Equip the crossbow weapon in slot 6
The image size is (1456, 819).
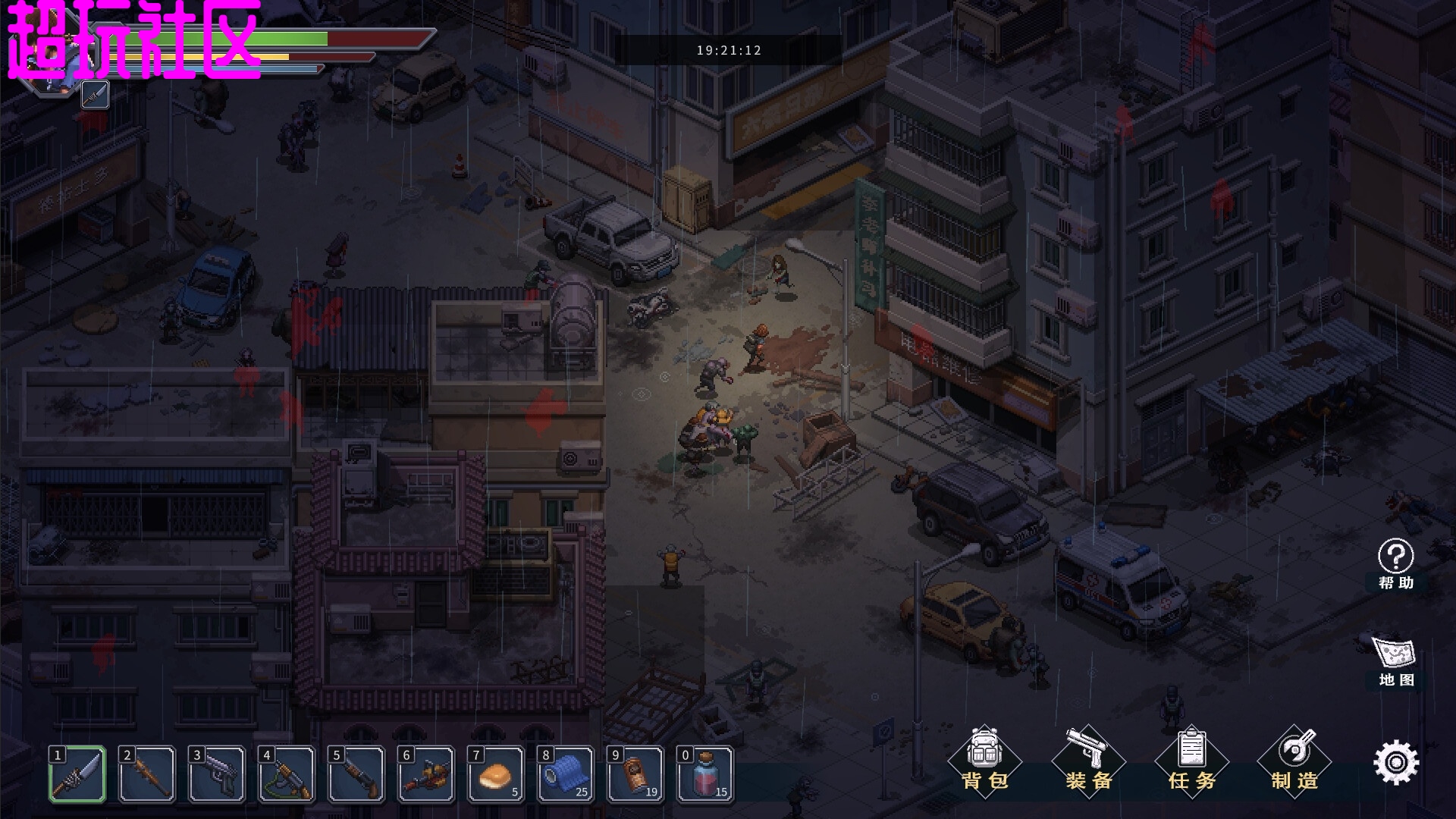426,774
